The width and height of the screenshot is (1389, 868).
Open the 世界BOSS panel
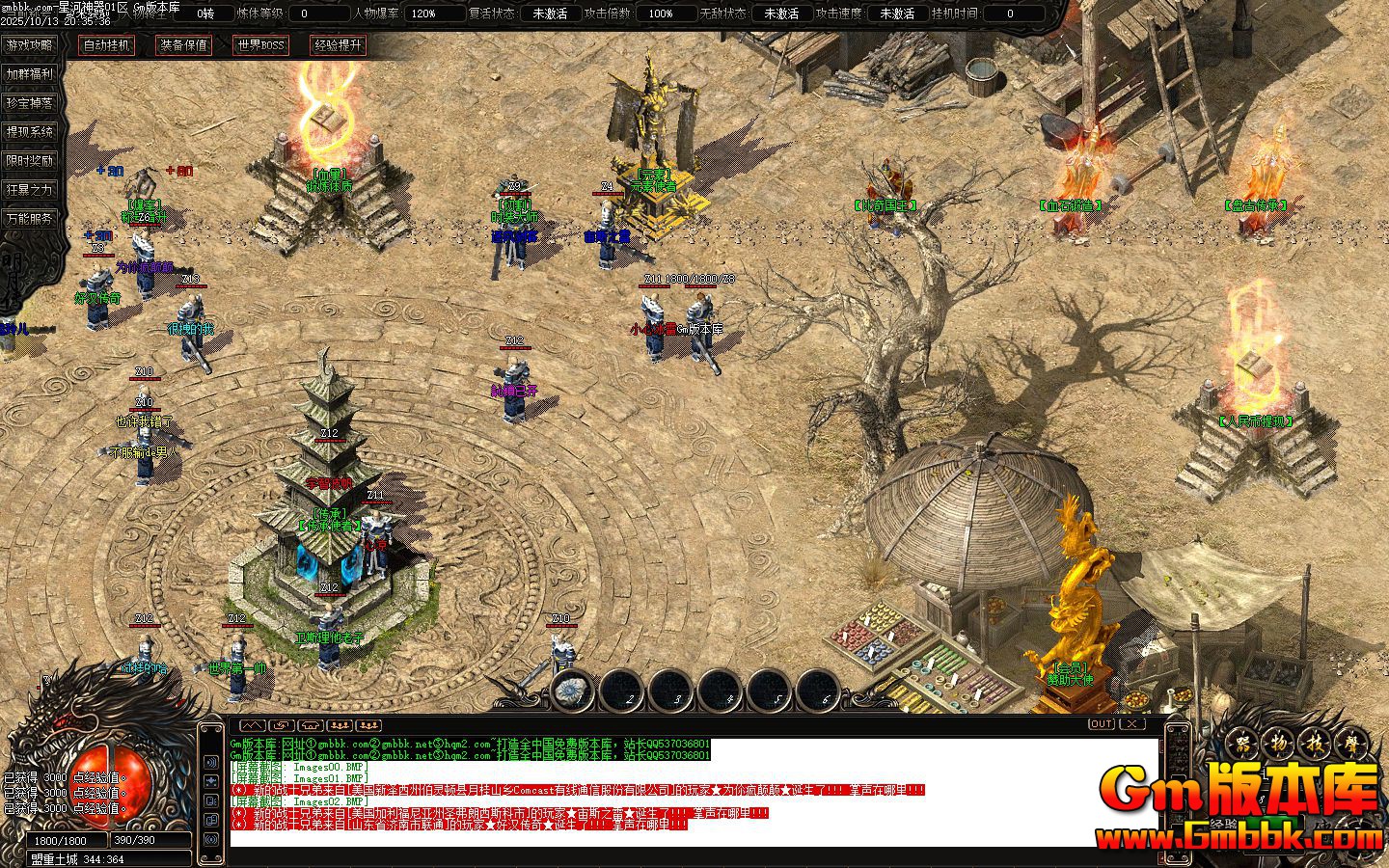[x=261, y=45]
